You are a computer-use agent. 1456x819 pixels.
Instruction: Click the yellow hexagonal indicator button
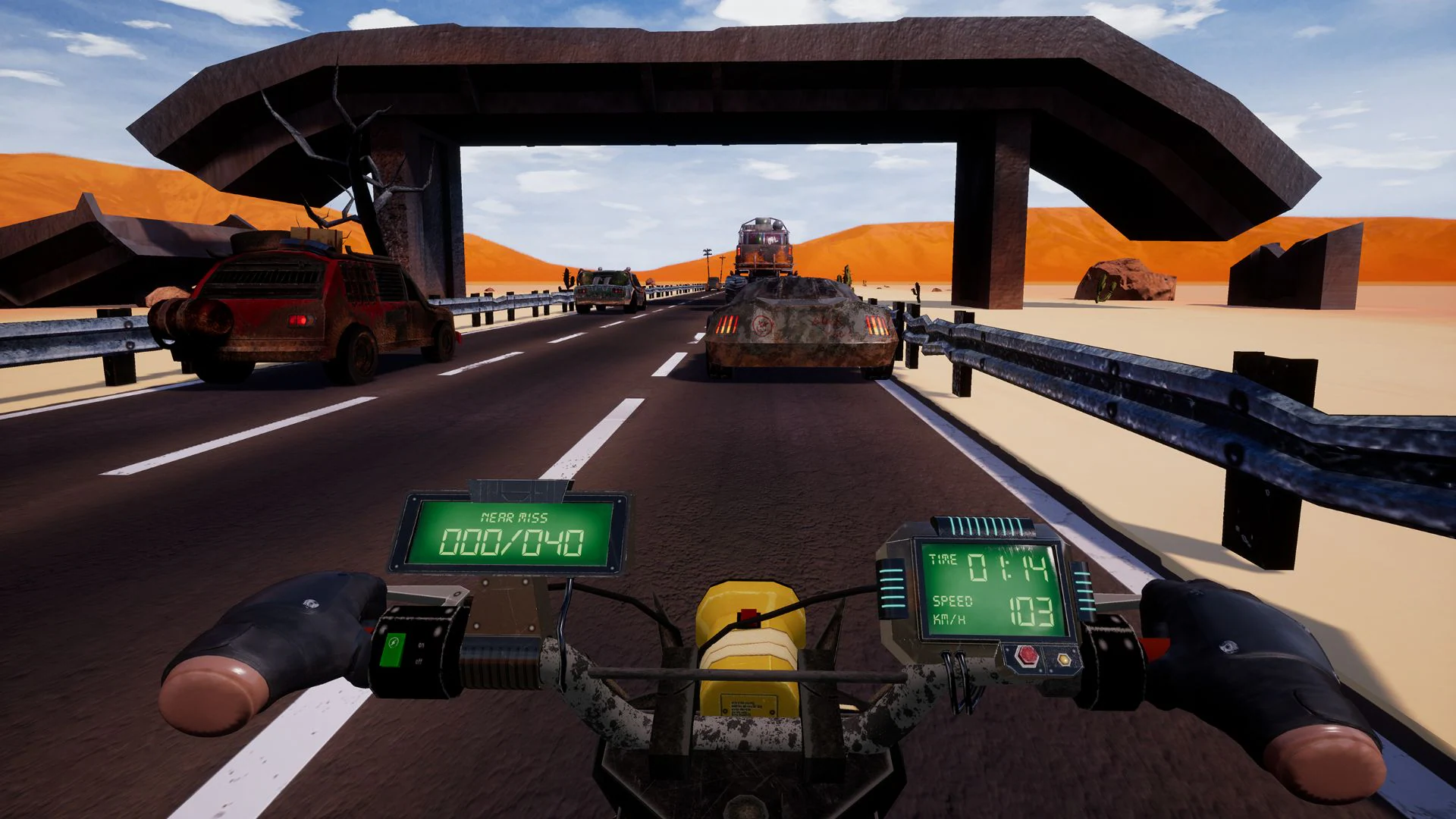(x=1065, y=659)
